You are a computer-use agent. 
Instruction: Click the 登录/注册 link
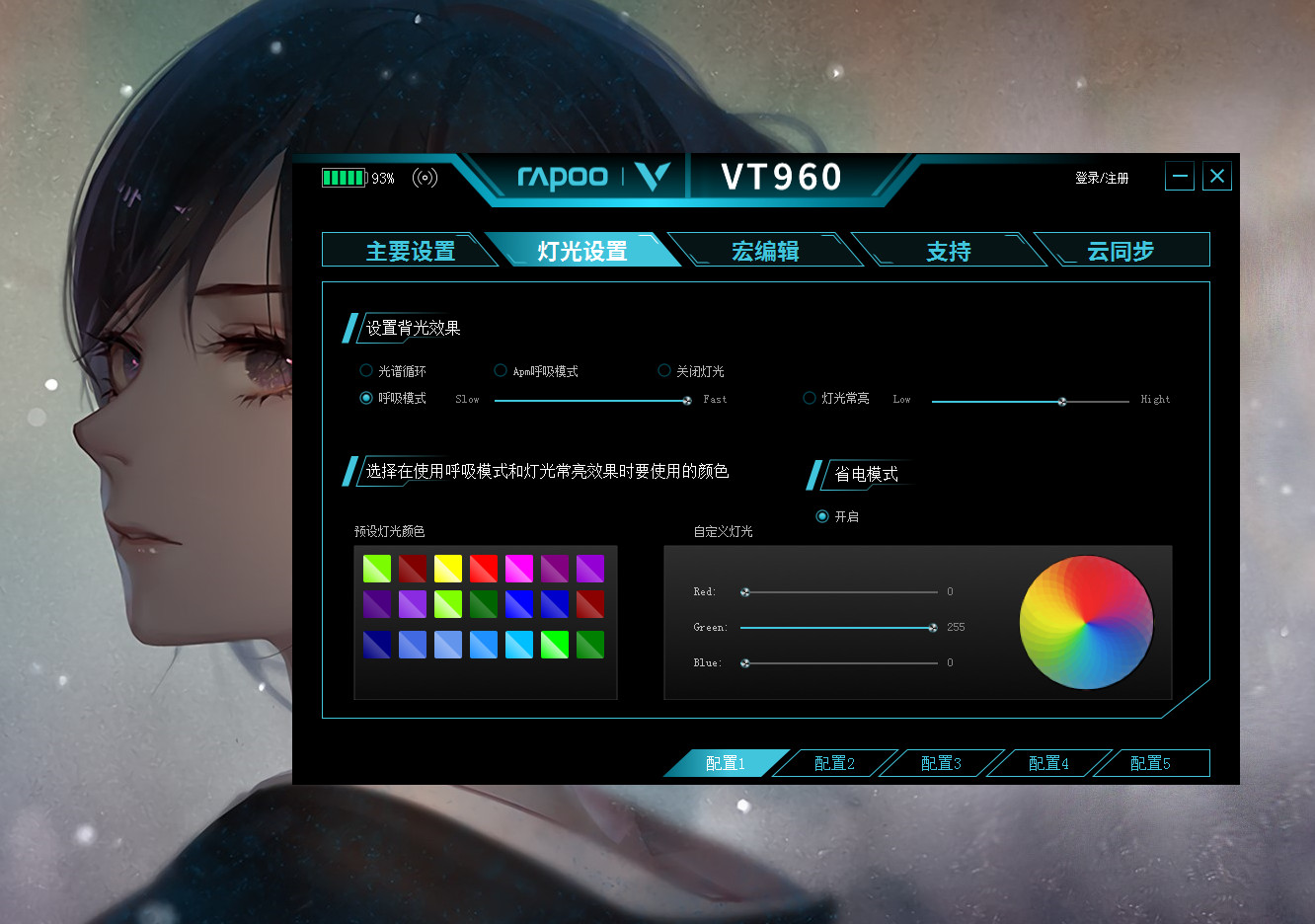pos(1100,177)
